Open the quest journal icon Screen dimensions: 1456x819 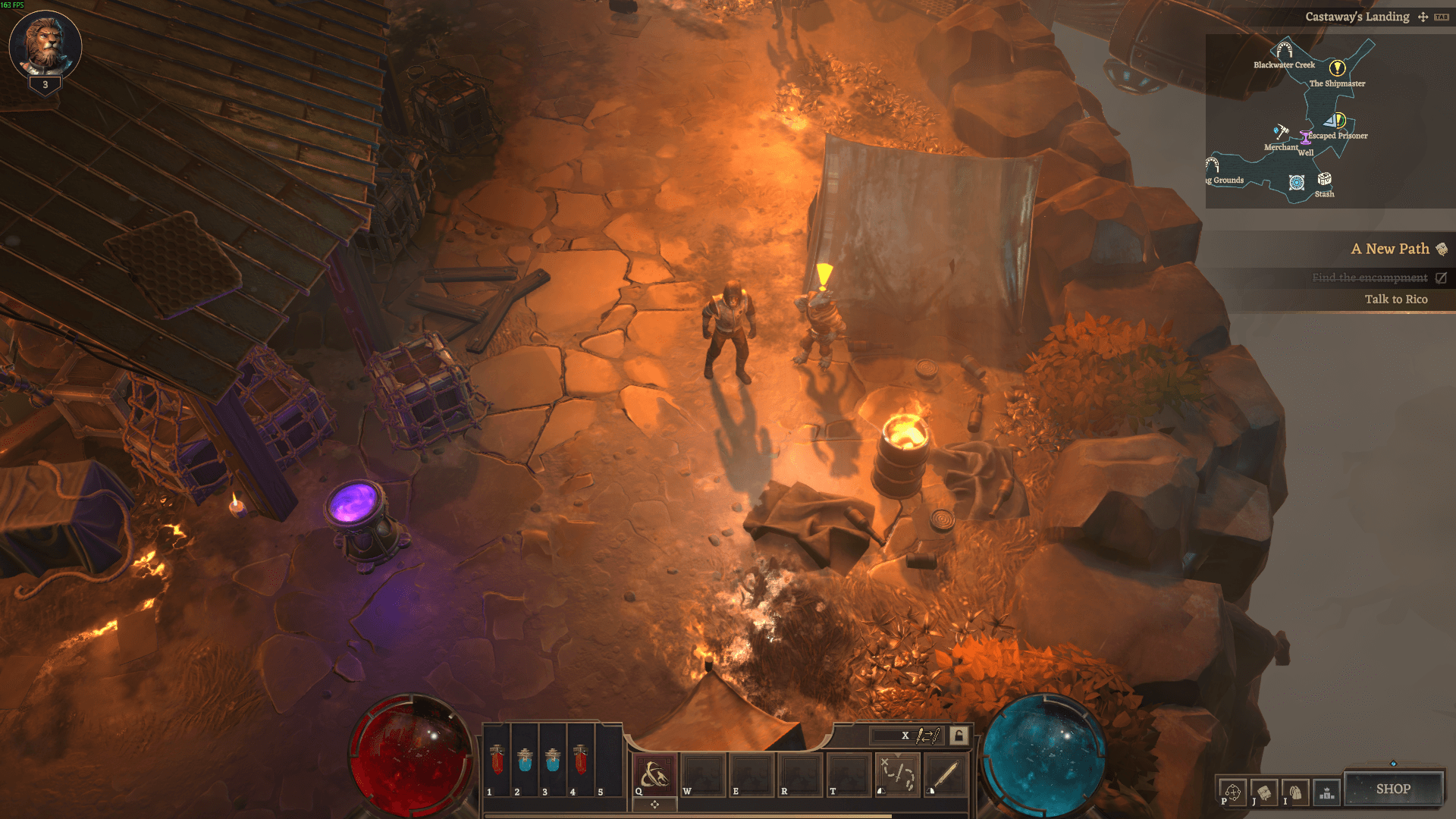[x=1263, y=792]
